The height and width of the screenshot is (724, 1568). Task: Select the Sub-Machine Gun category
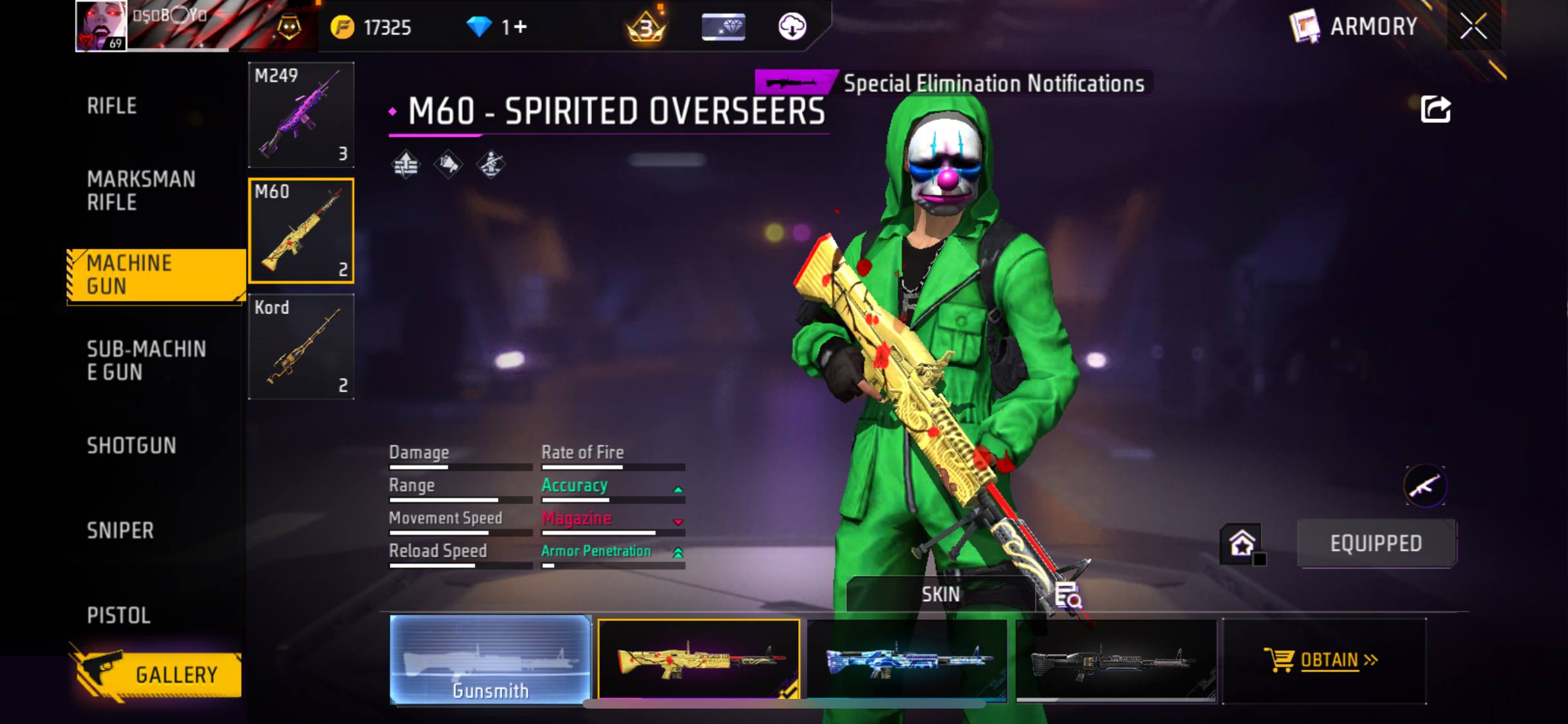click(x=146, y=360)
